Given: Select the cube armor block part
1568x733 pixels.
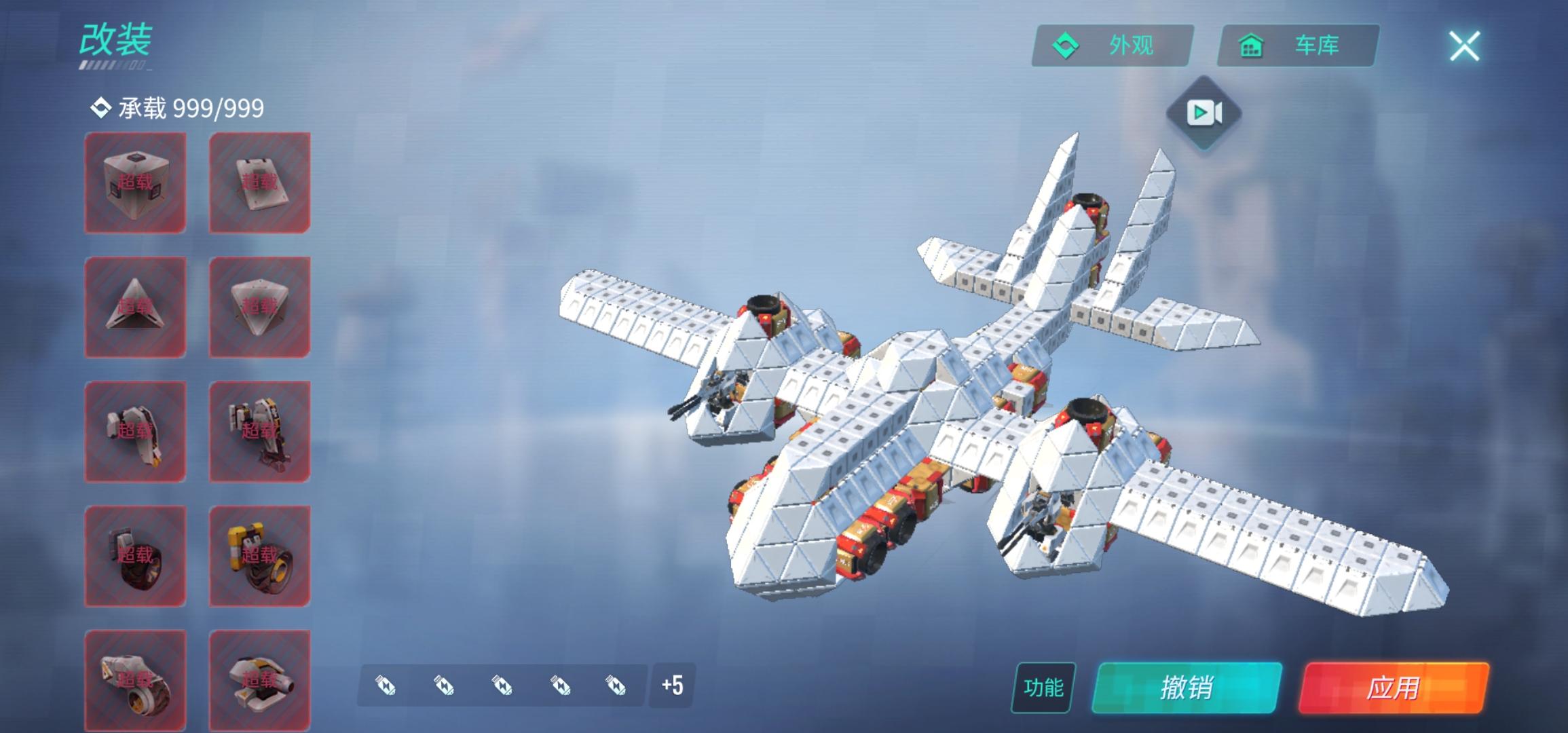Looking at the screenshot, I should coord(135,183).
